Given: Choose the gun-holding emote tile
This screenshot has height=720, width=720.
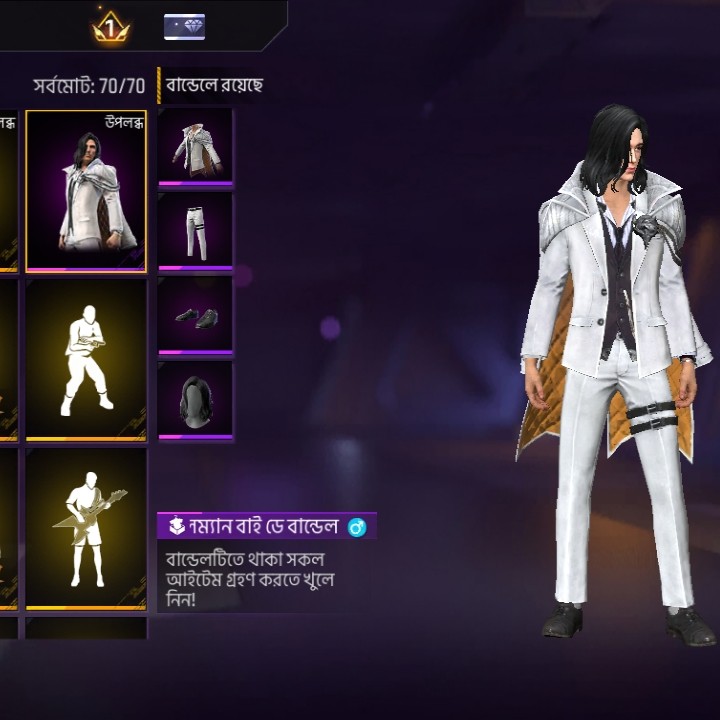Looking at the screenshot, I should (x=86, y=360).
